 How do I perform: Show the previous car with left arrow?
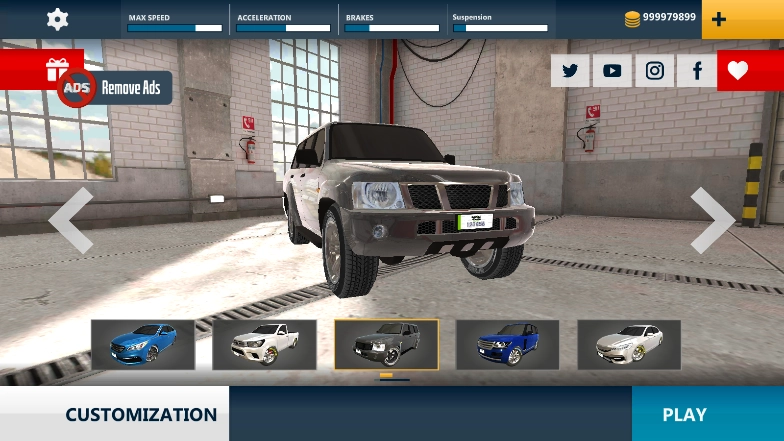71,220
